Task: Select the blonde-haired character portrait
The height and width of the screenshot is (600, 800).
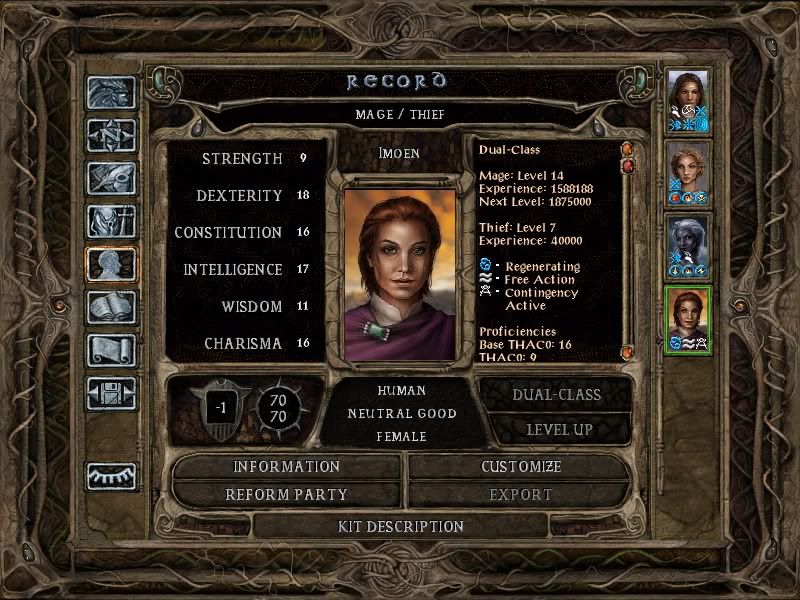Action: click(689, 173)
